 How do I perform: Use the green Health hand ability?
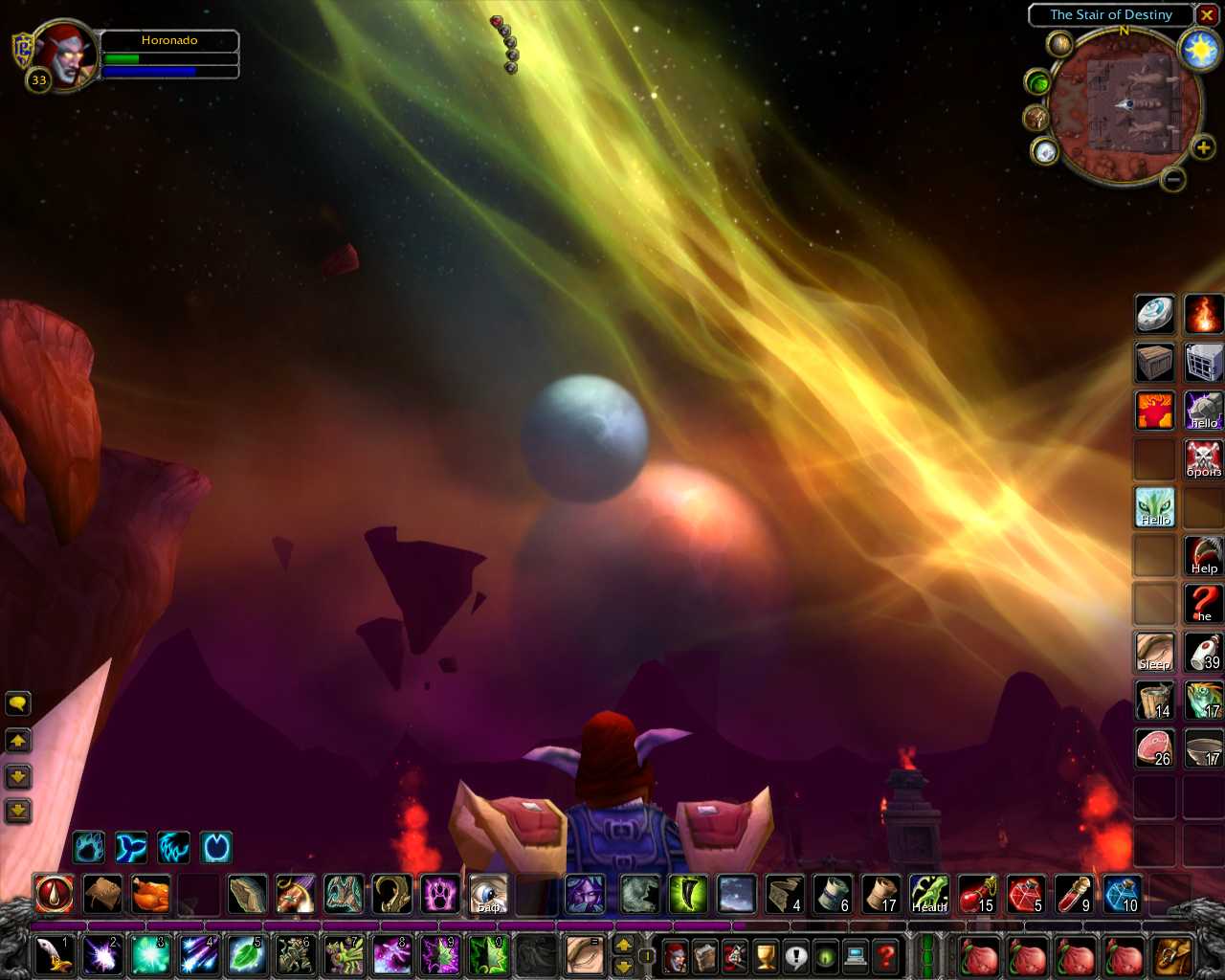(928, 895)
